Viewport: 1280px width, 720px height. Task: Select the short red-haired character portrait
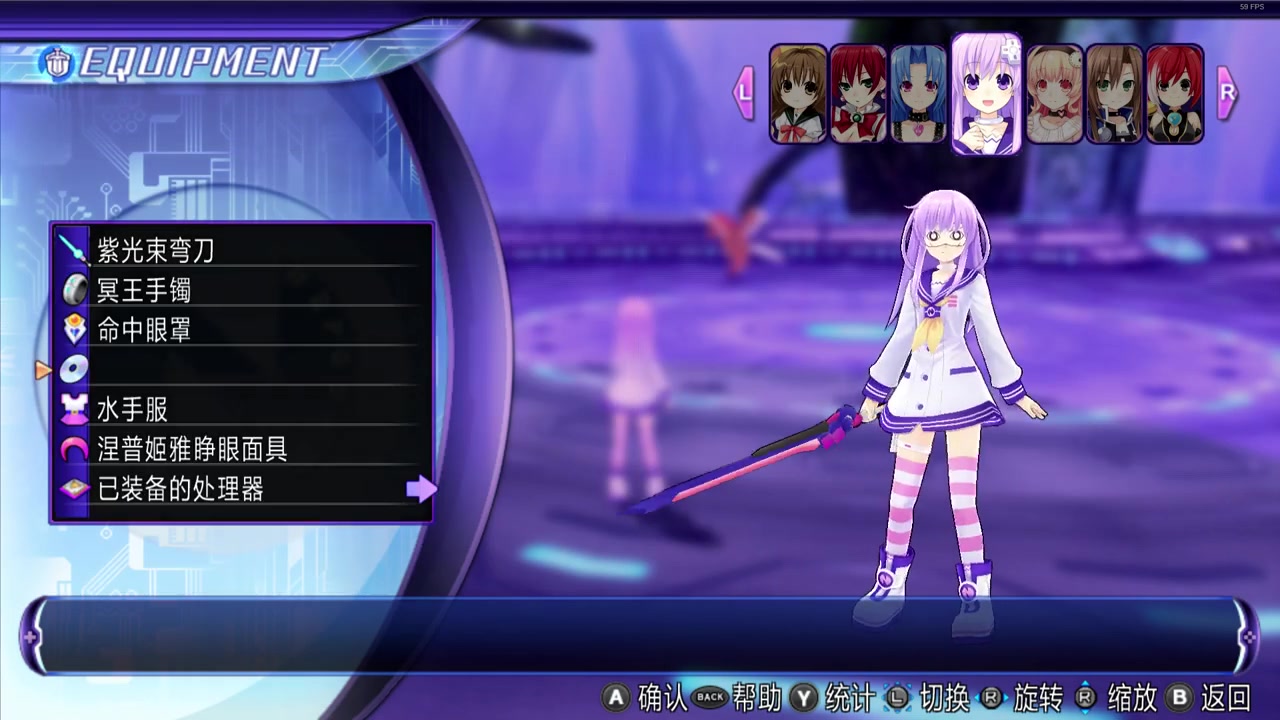point(1175,94)
